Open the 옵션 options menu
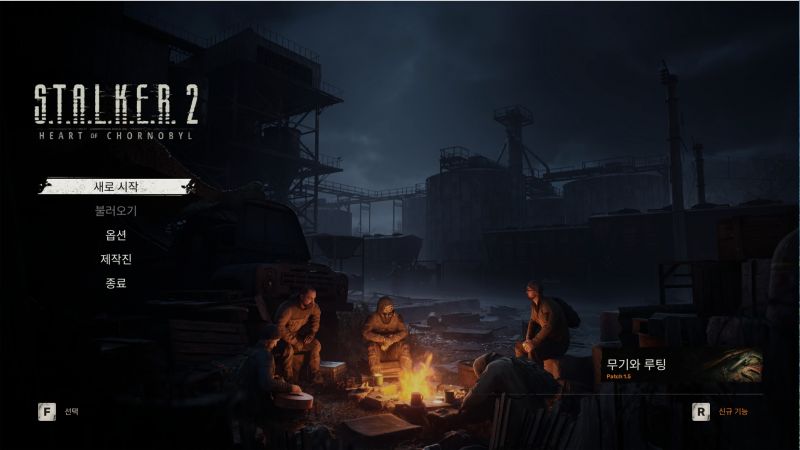The image size is (800, 450). 116,235
